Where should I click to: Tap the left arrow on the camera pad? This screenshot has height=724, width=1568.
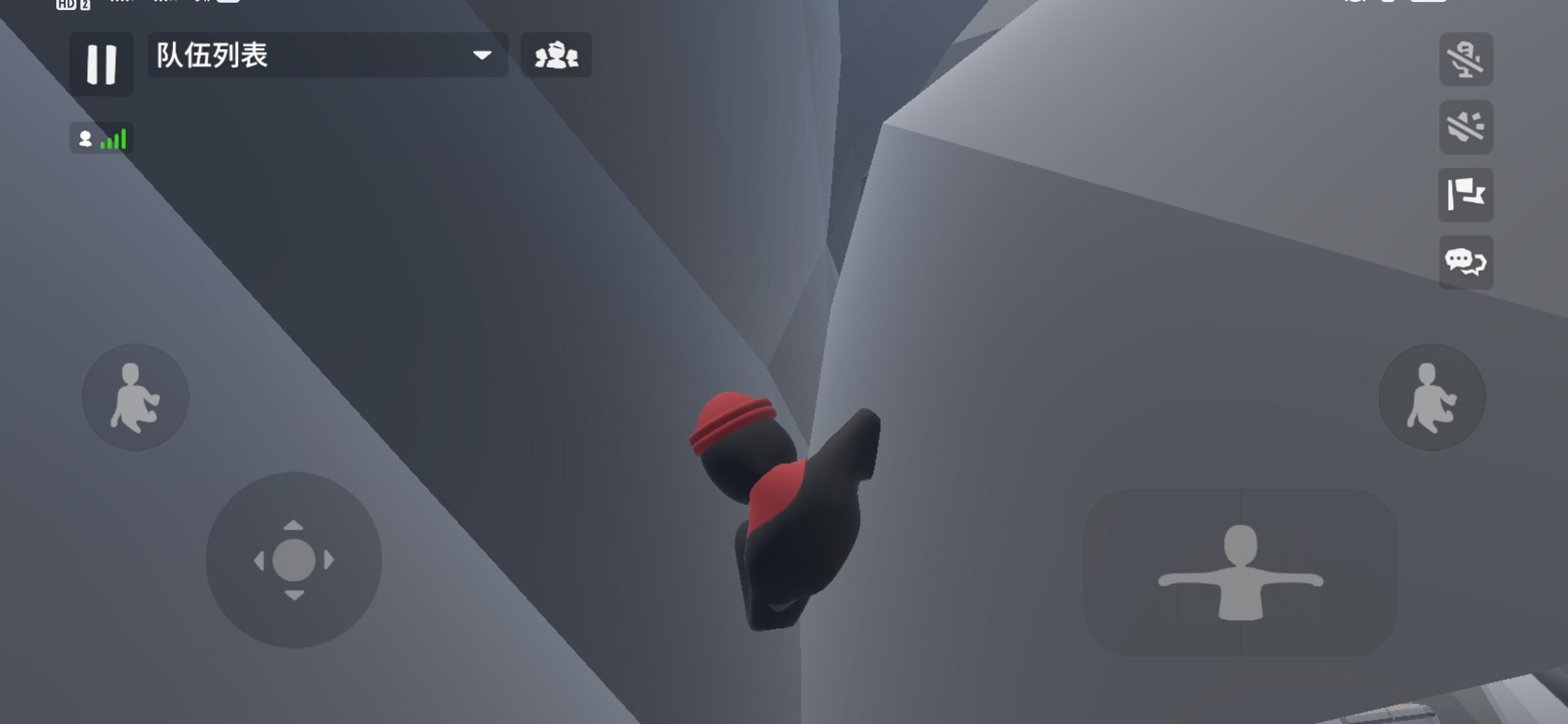click(x=260, y=560)
